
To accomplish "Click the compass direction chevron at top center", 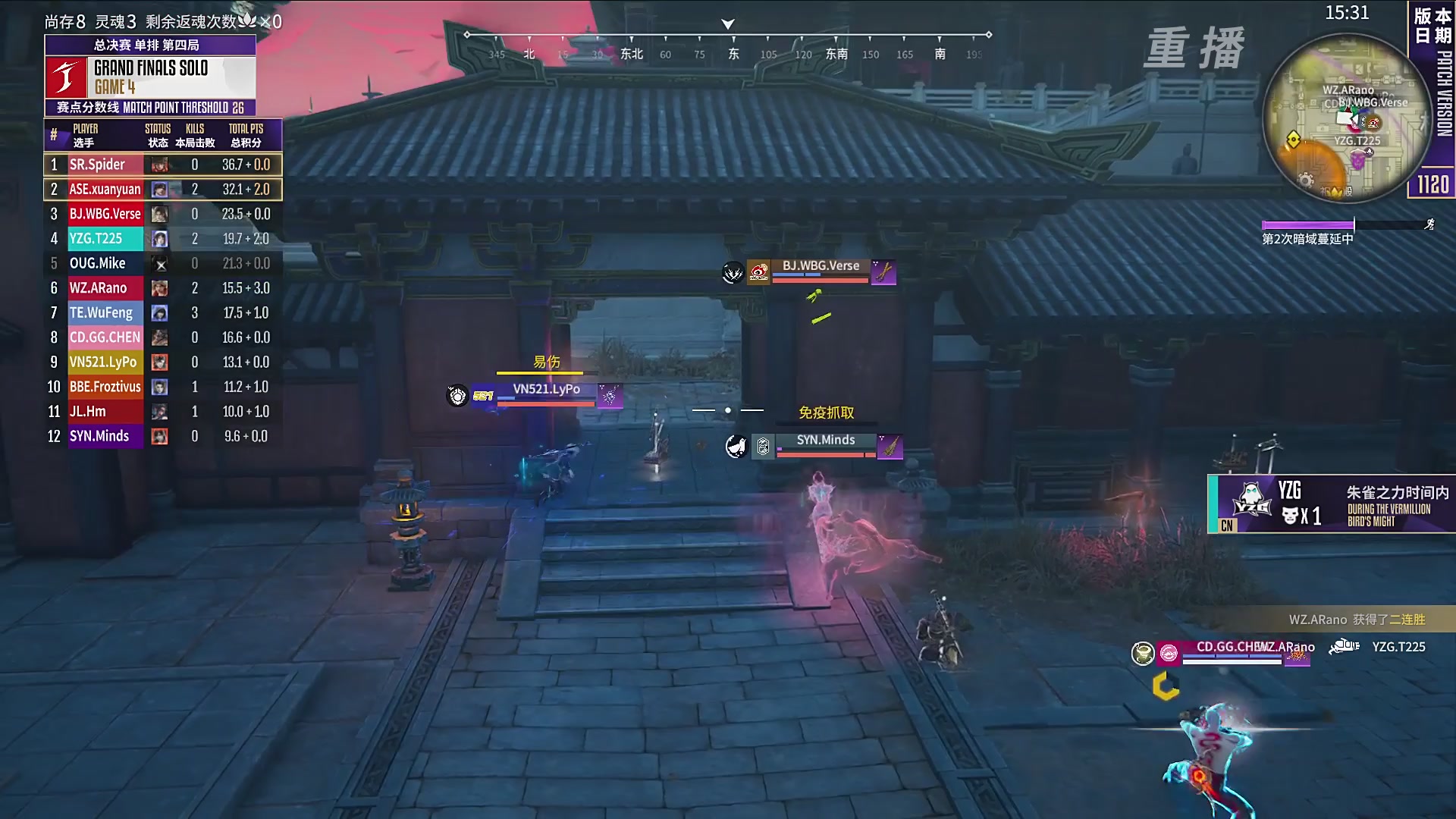I will click(x=729, y=24).
